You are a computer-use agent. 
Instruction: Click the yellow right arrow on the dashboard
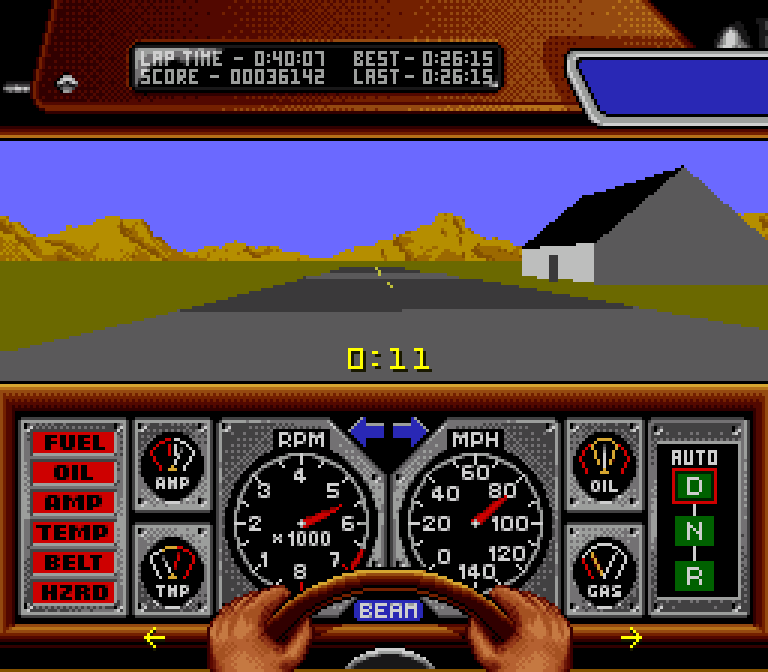(631, 637)
